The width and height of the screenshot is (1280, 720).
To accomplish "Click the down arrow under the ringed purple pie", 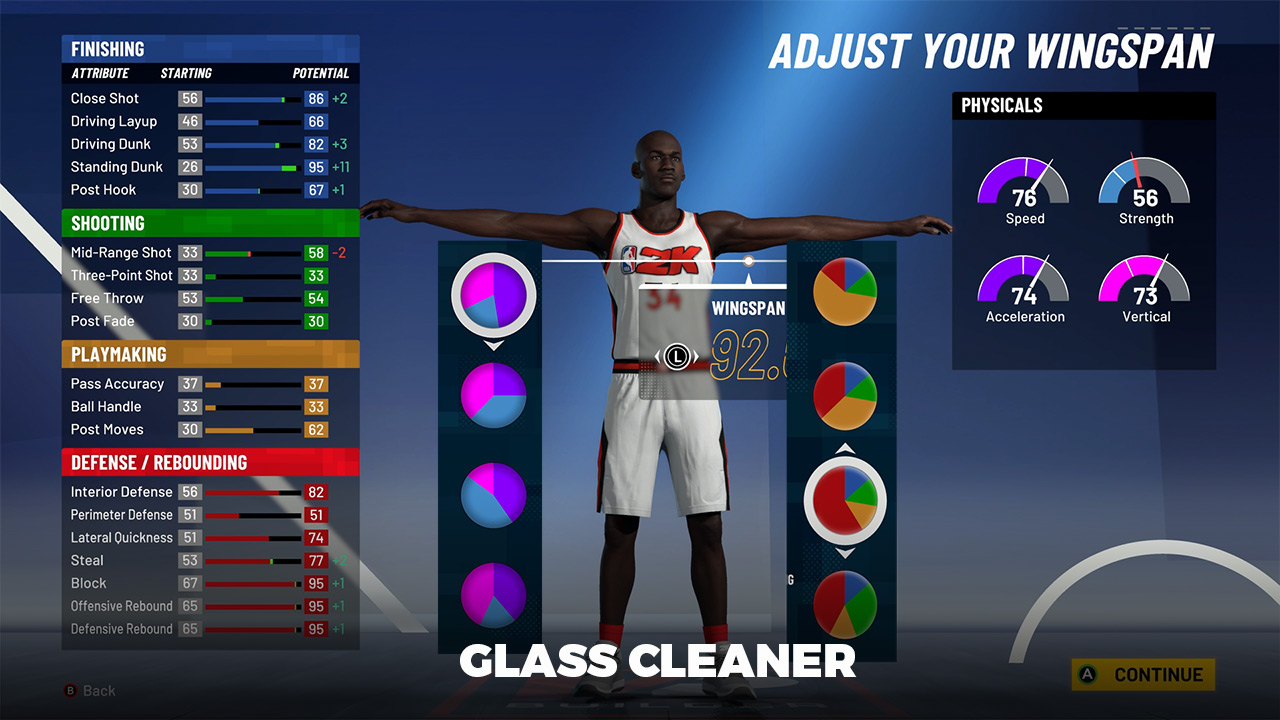I will click(x=494, y=345).
